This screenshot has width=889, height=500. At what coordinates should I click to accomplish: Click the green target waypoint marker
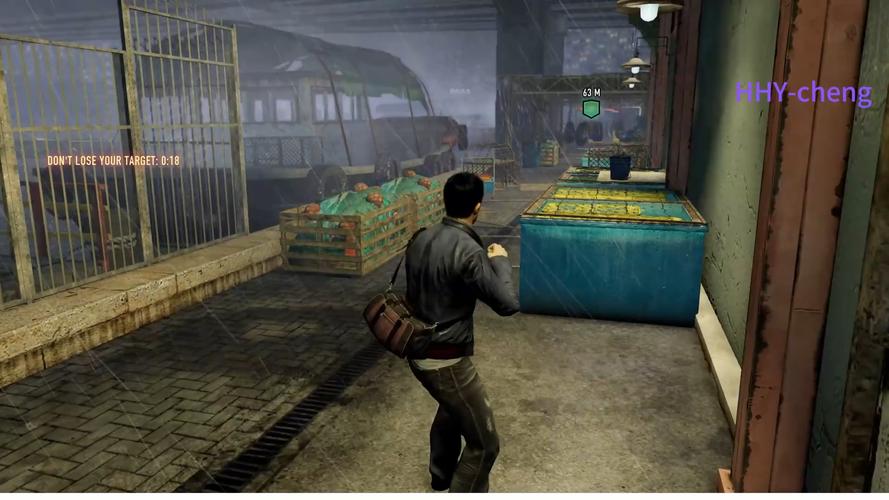[x=591, y=108]
